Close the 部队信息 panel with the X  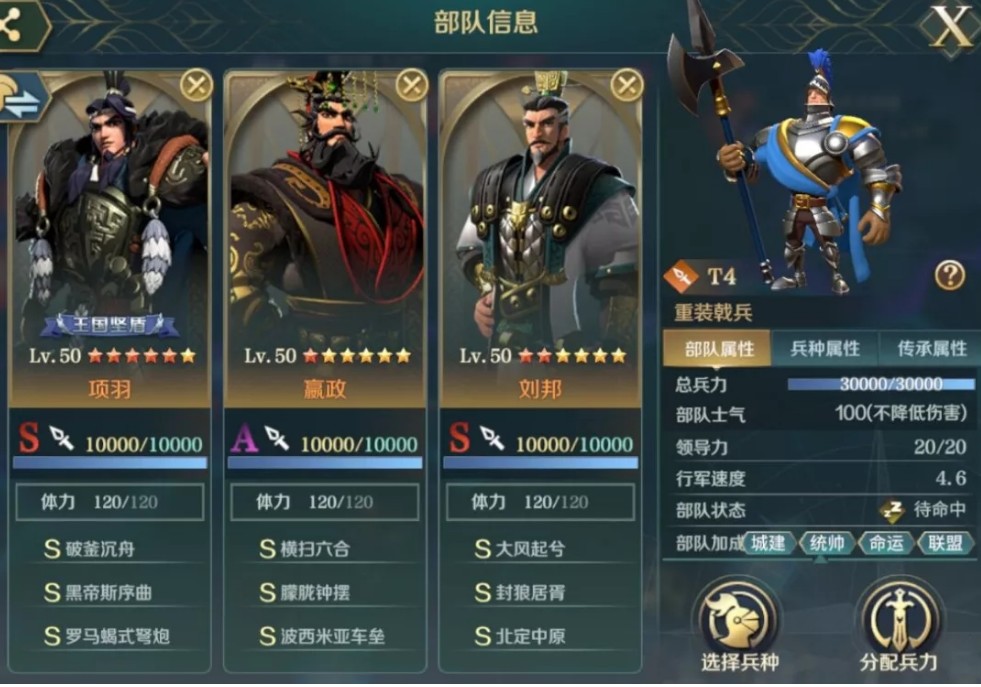point(950,27)
